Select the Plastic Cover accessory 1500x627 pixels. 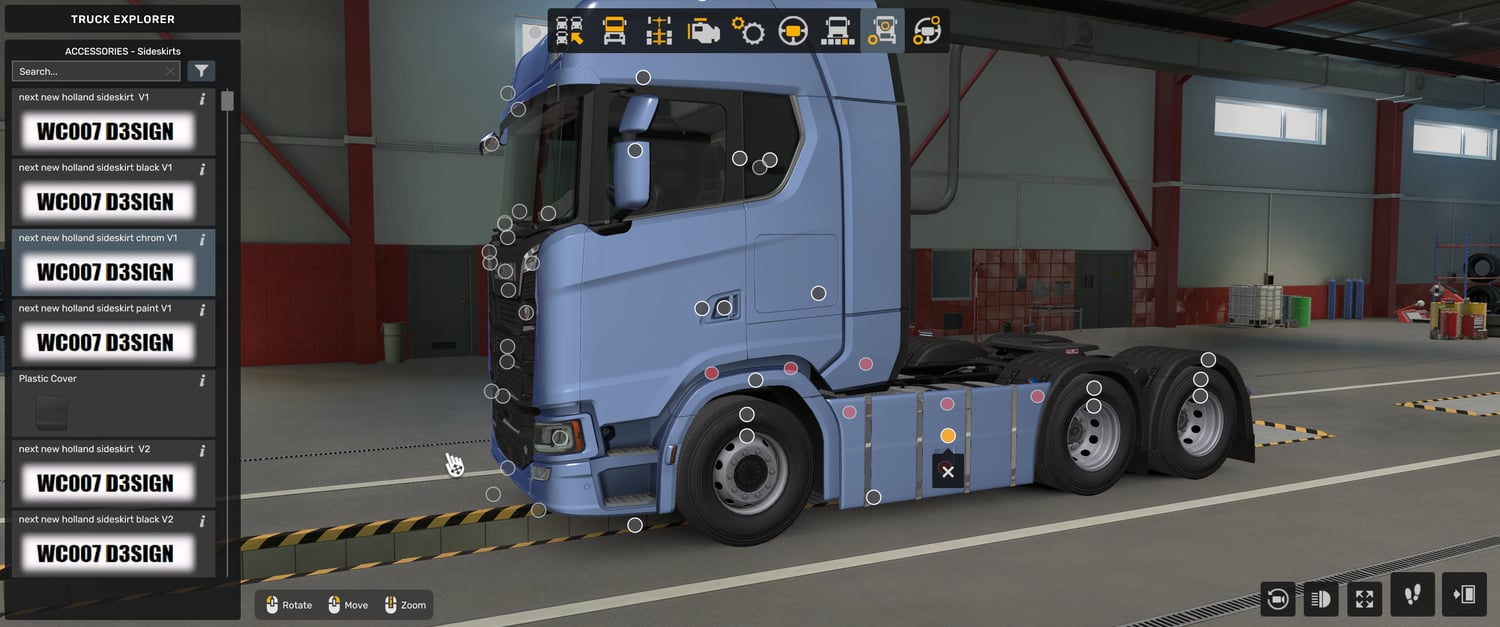105,403
